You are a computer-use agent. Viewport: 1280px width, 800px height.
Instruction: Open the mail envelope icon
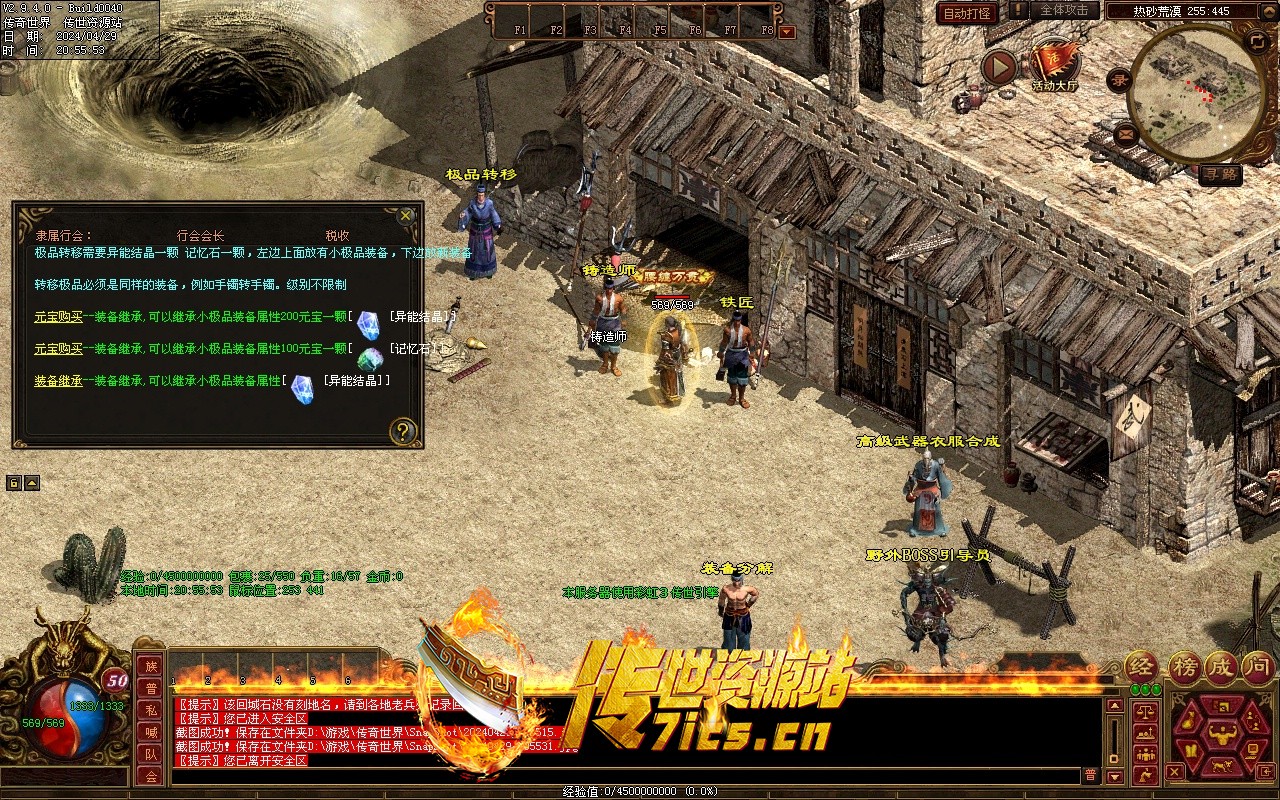click(x=1126, y=132)
